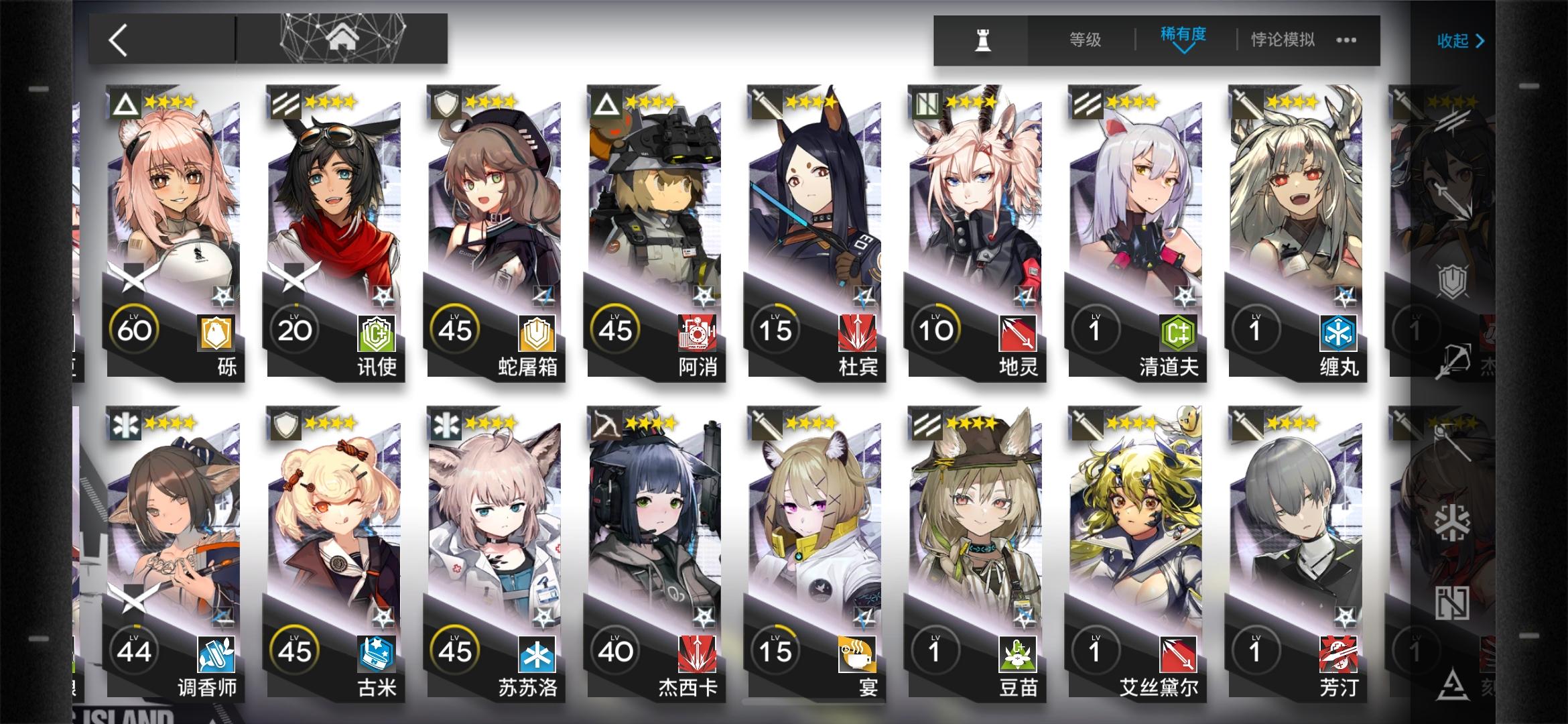Viewport: 1568px width, 724px height.
Task: Click 砾's level 60 progress ring
Action: pyautogui.click(x=134, y=328)
